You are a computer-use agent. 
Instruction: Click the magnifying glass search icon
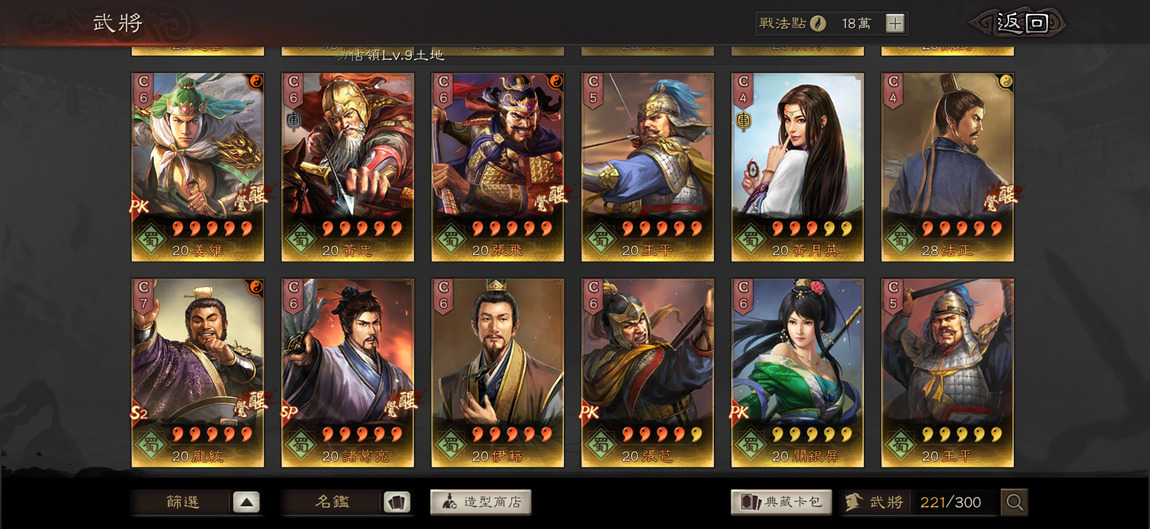tap(1014, 502)
